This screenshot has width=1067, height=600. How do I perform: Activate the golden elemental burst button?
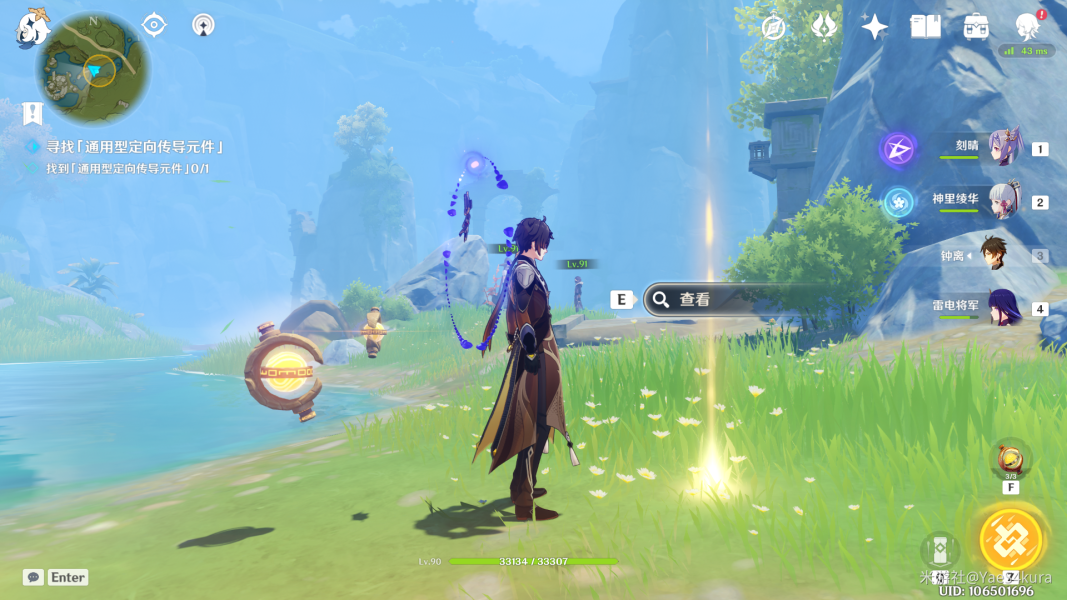(x=1011, y=540)
